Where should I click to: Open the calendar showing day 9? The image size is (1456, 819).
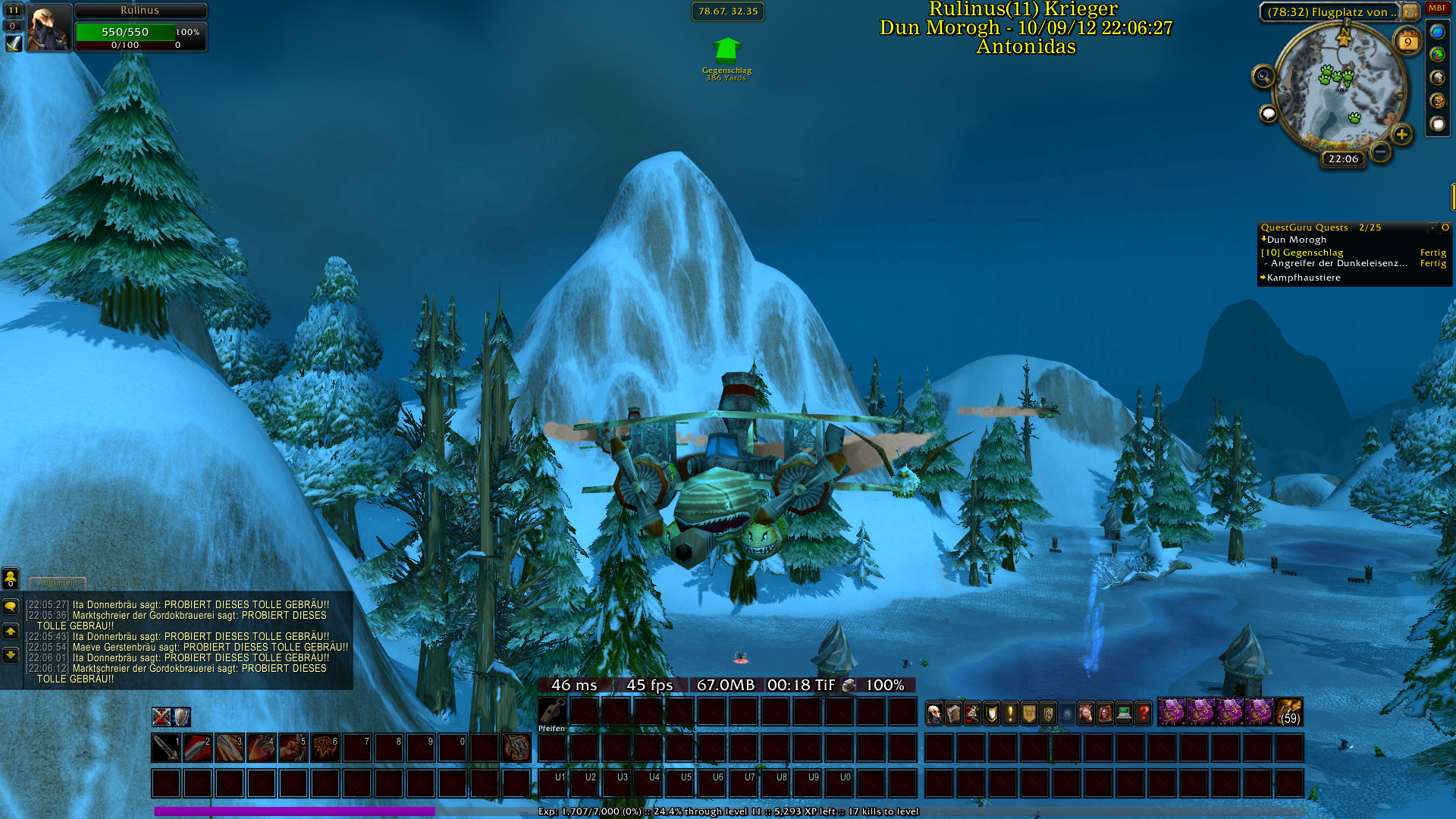1408,41
